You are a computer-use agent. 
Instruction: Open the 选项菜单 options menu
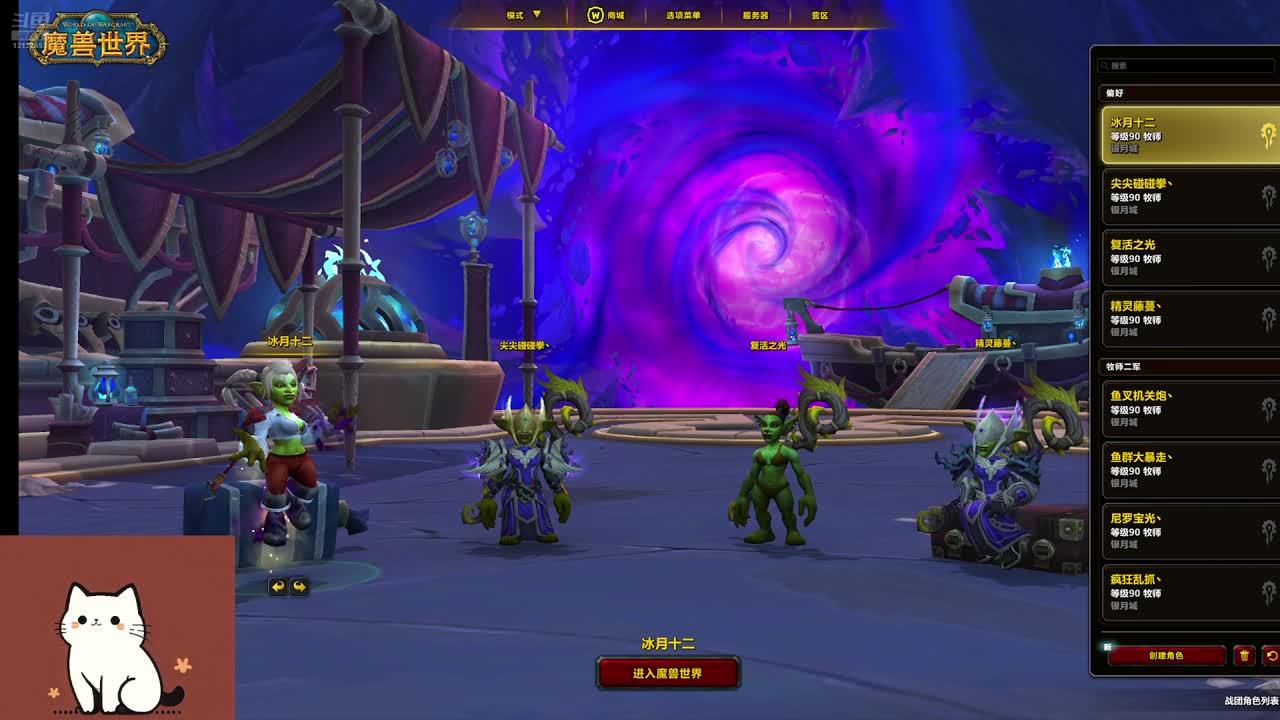683,15
